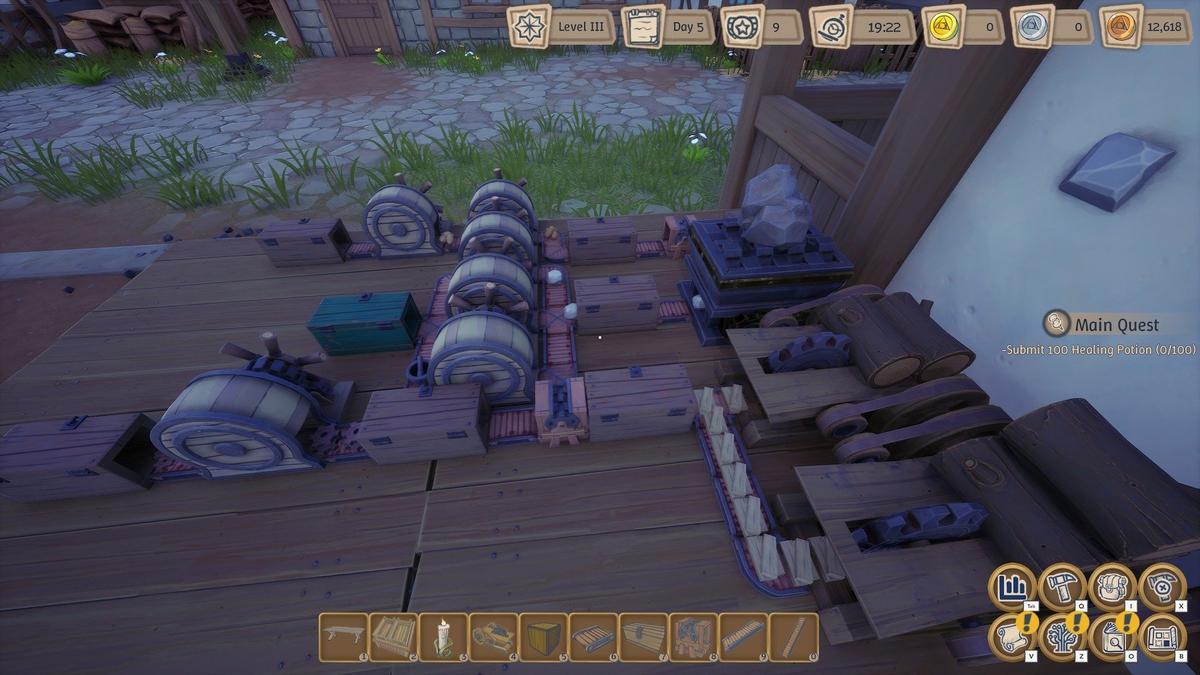Select the long conveyor belt in slot 9
The height and width of the screenshot is (675, 1200).
point(743,636)
